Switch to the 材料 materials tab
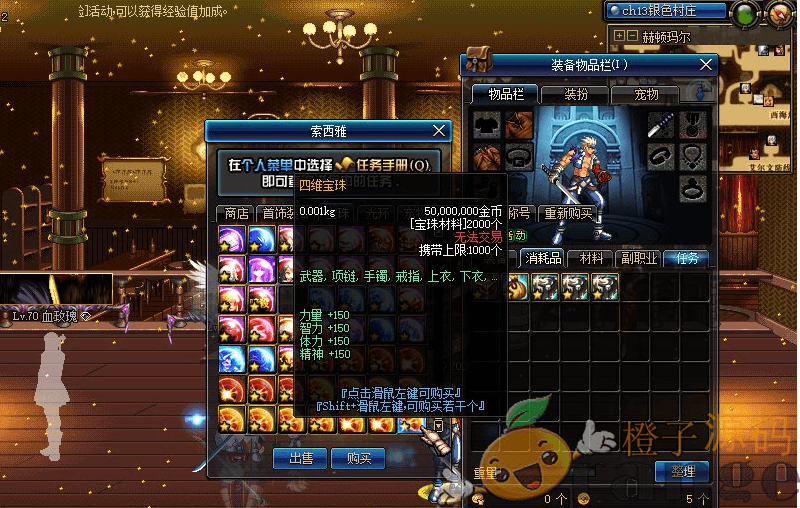This screenshot has width=800, height=508. pos(593,258)
